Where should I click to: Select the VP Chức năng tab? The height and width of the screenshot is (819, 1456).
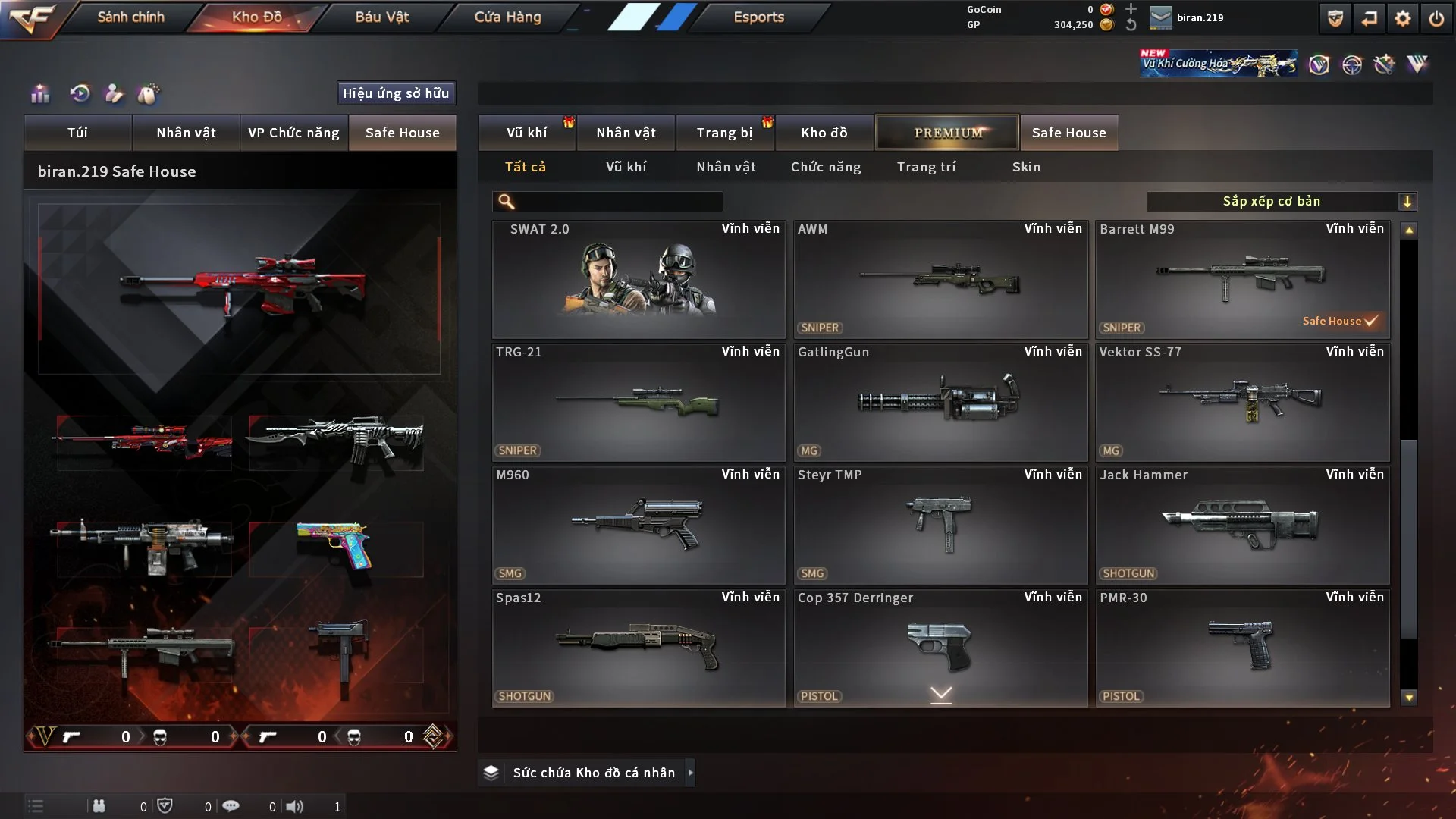293,133
